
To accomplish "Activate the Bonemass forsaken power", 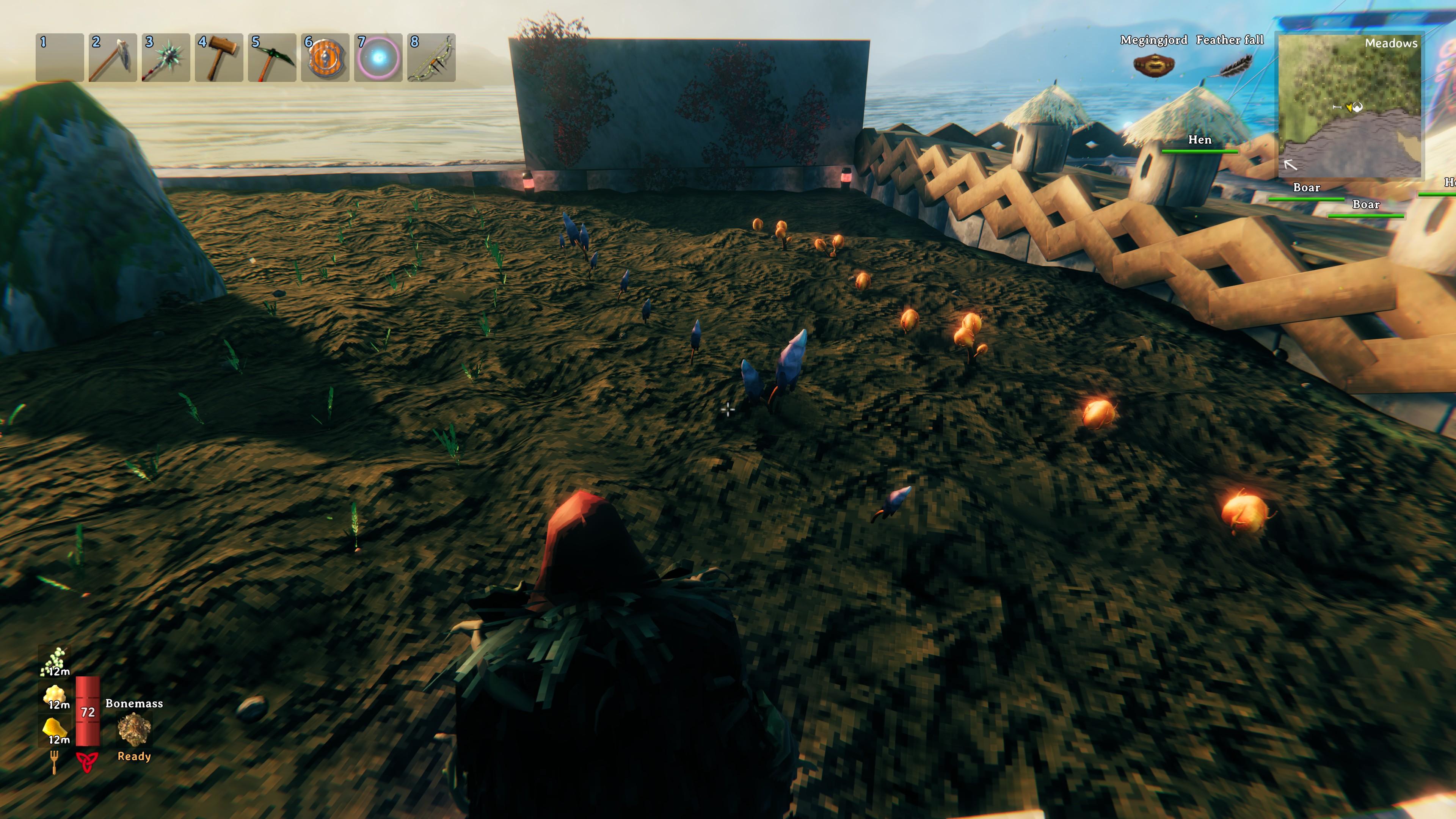I will point(134,729).
